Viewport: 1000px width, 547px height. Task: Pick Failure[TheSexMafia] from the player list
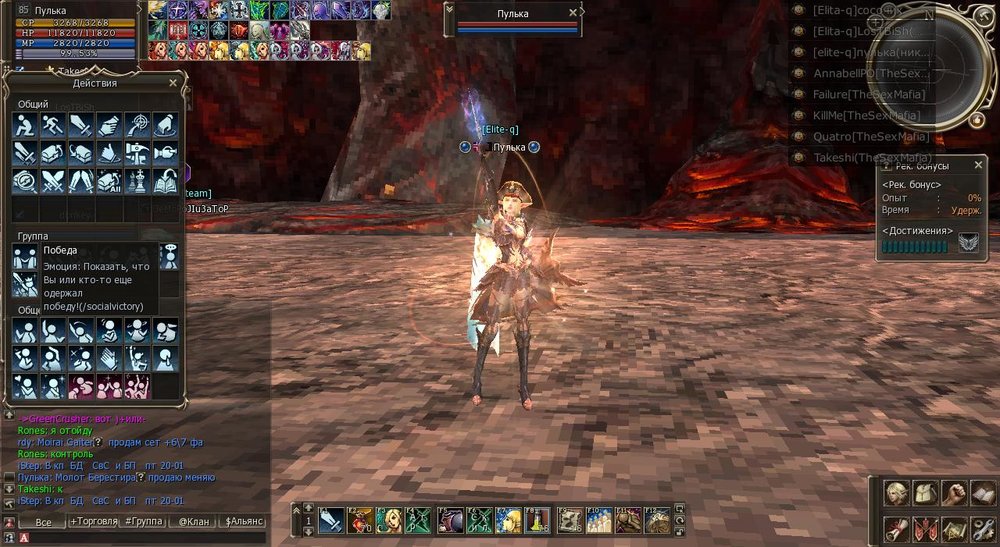(x=866, y=95)
